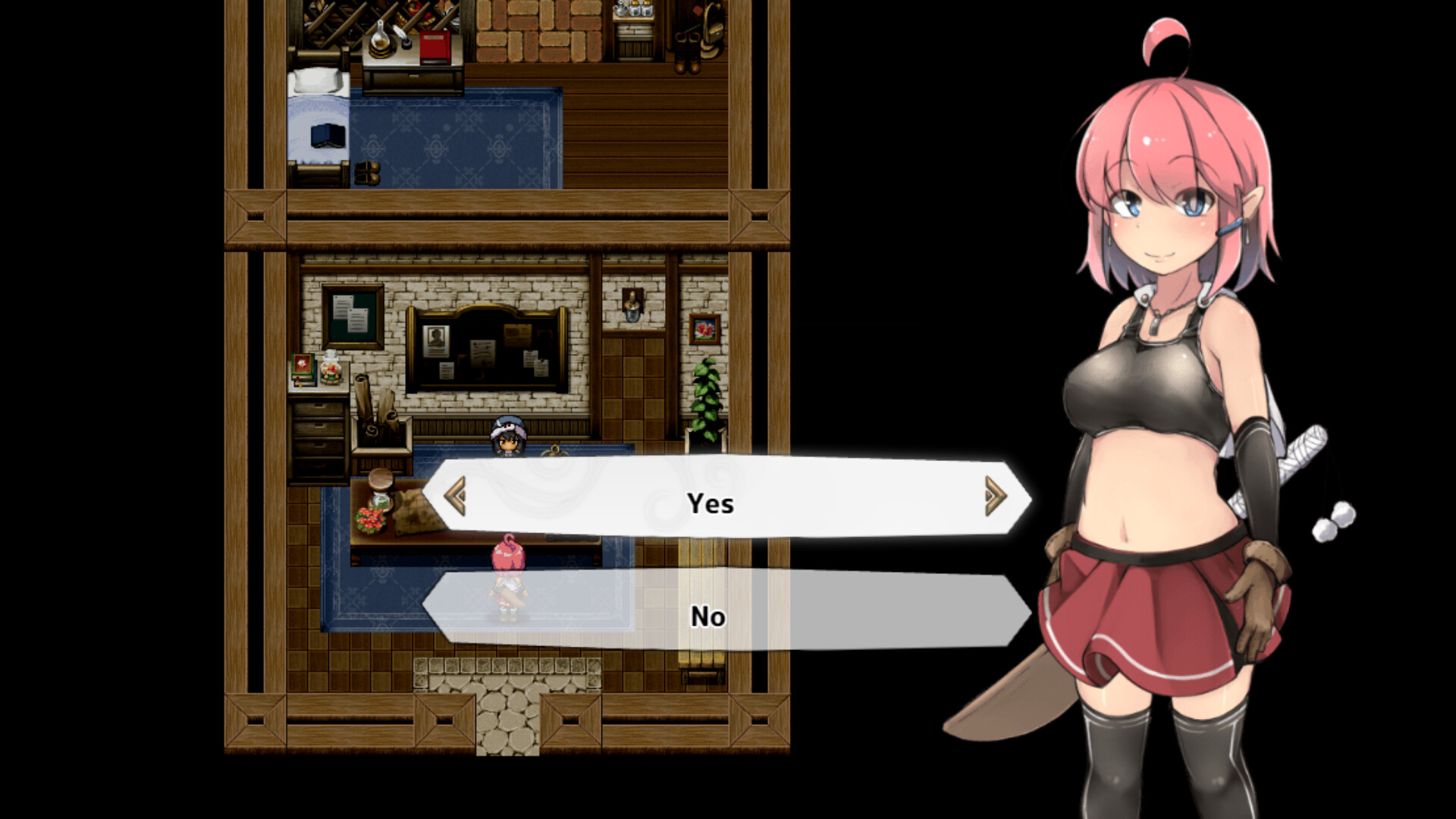Viewport: 1456px width, 819px height.
Task: Click the bell on the counter
Action: tap(555, 450)
